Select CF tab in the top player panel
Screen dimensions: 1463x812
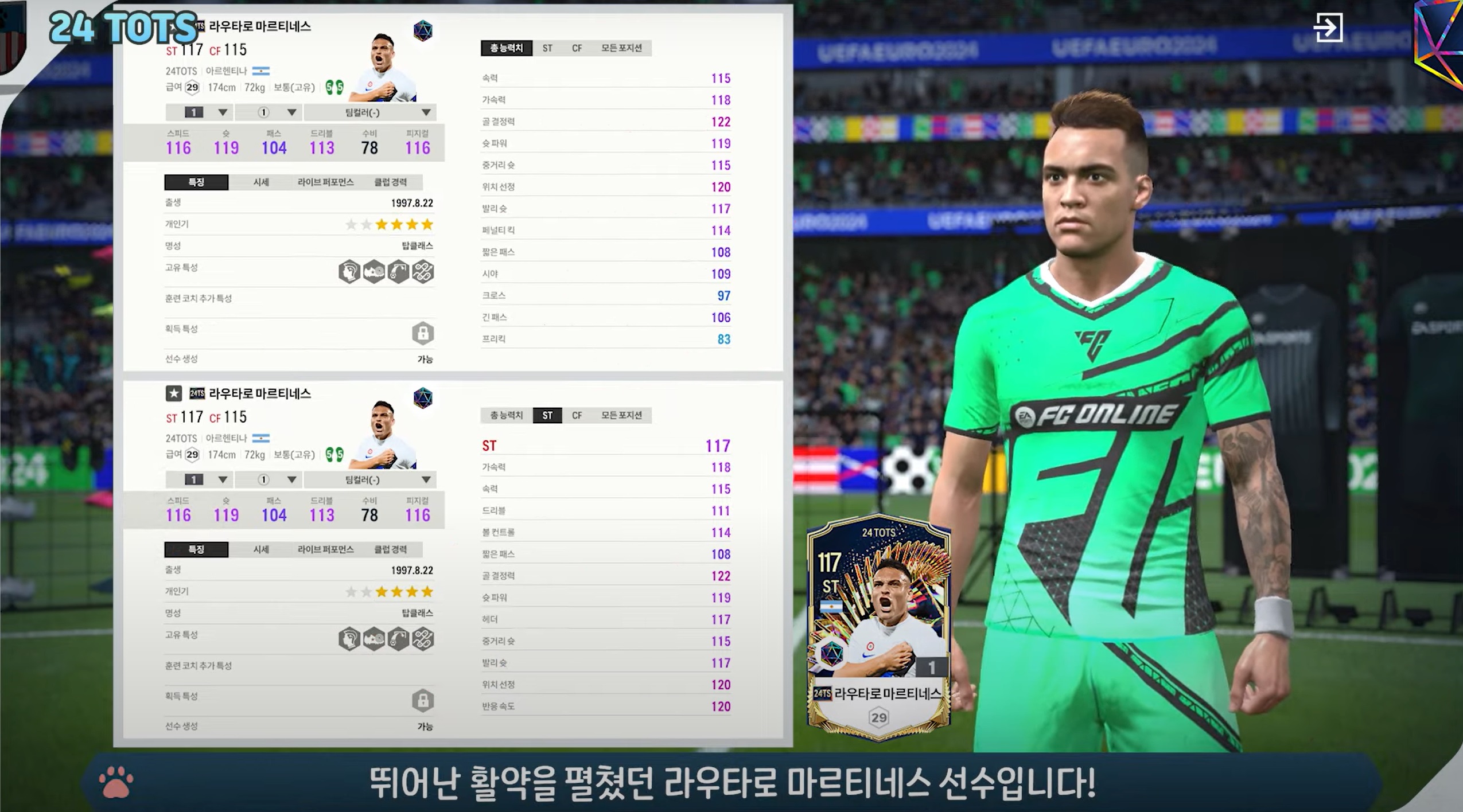pyautogui.click(x=577, y=48)
